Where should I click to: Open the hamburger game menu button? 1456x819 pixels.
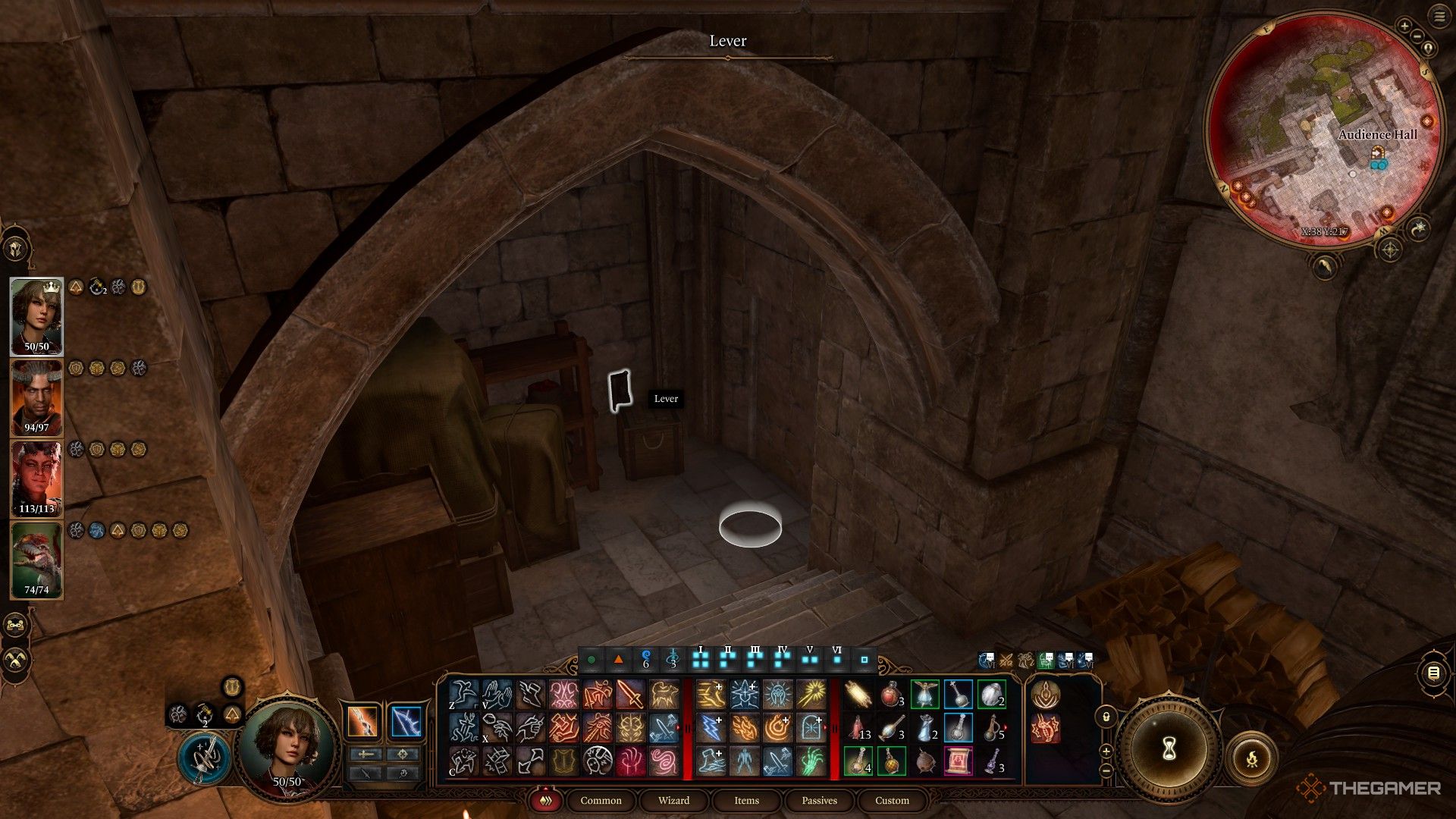[x=1439, y=17]
